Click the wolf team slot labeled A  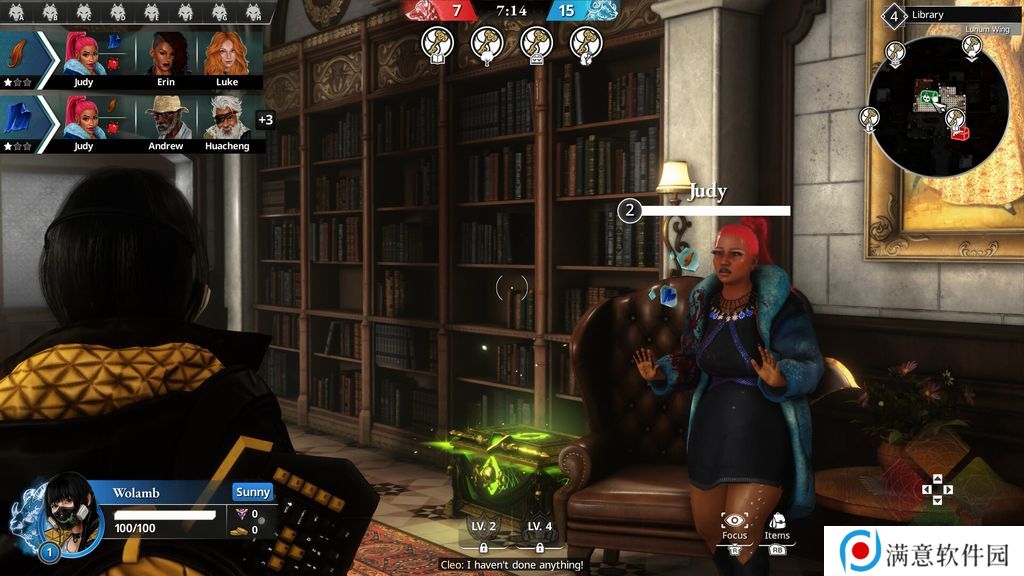point(19,12)
